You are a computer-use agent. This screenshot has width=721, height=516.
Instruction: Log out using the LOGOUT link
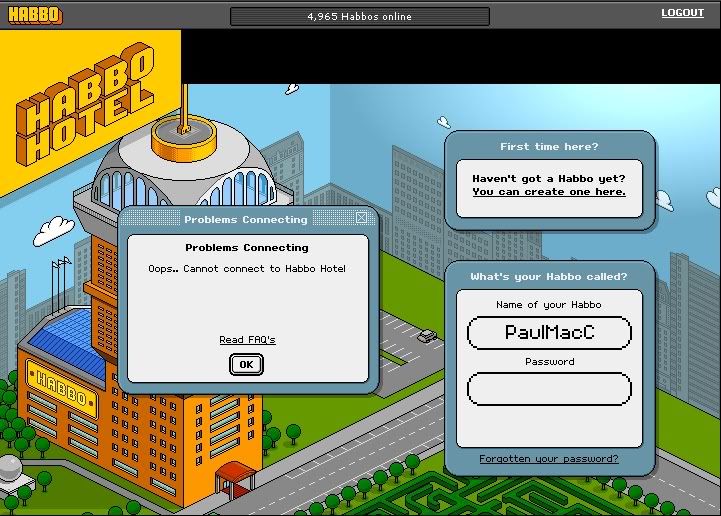tap(683, 13)
